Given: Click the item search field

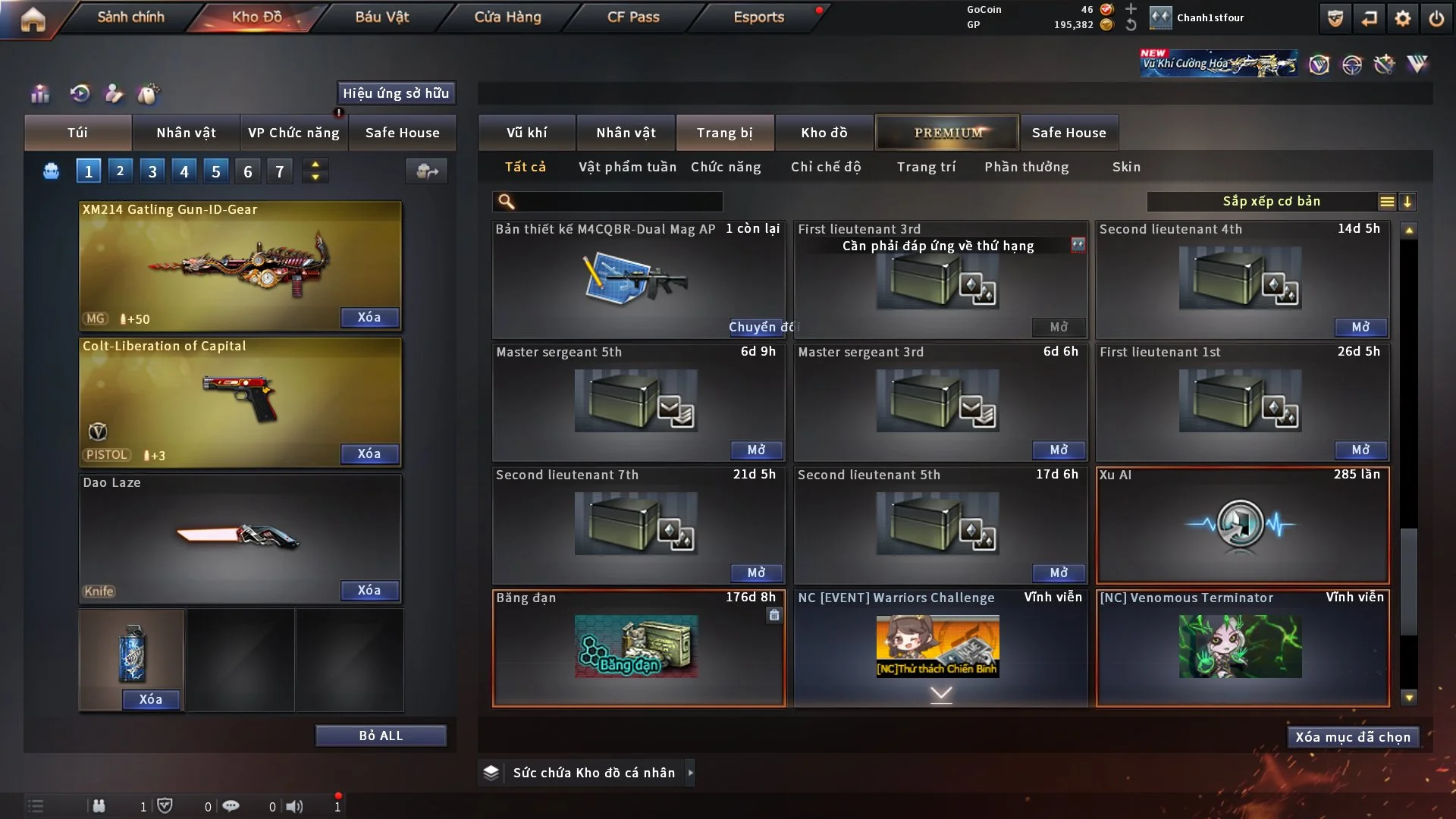Looking at the screenshot, I should click(x=618, y=202).
